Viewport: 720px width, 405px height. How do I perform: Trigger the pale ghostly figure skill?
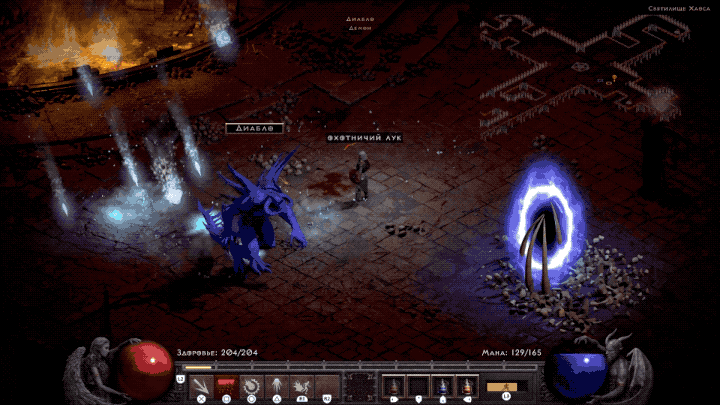275,386
